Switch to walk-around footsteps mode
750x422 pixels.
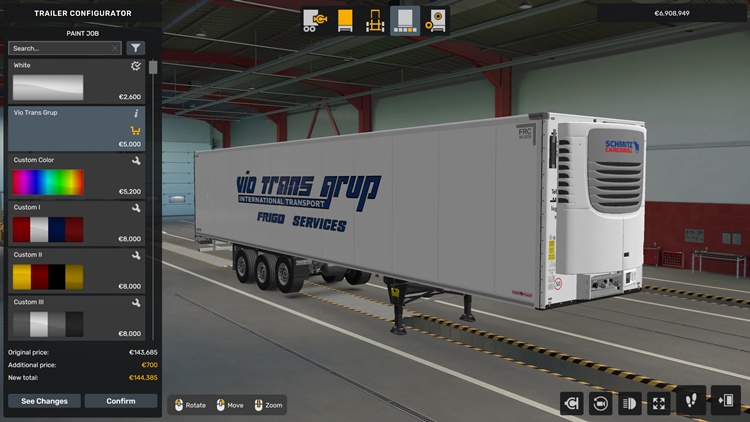[691, 403]
